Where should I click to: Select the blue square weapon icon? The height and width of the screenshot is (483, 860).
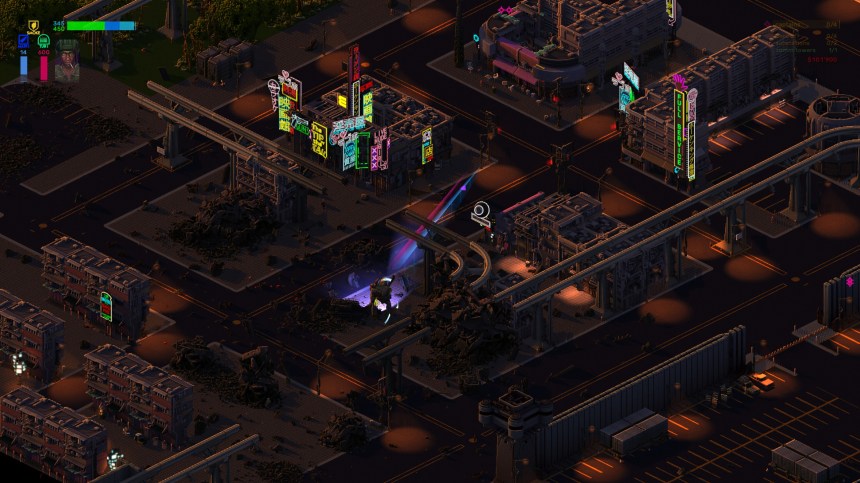point(24,42)
